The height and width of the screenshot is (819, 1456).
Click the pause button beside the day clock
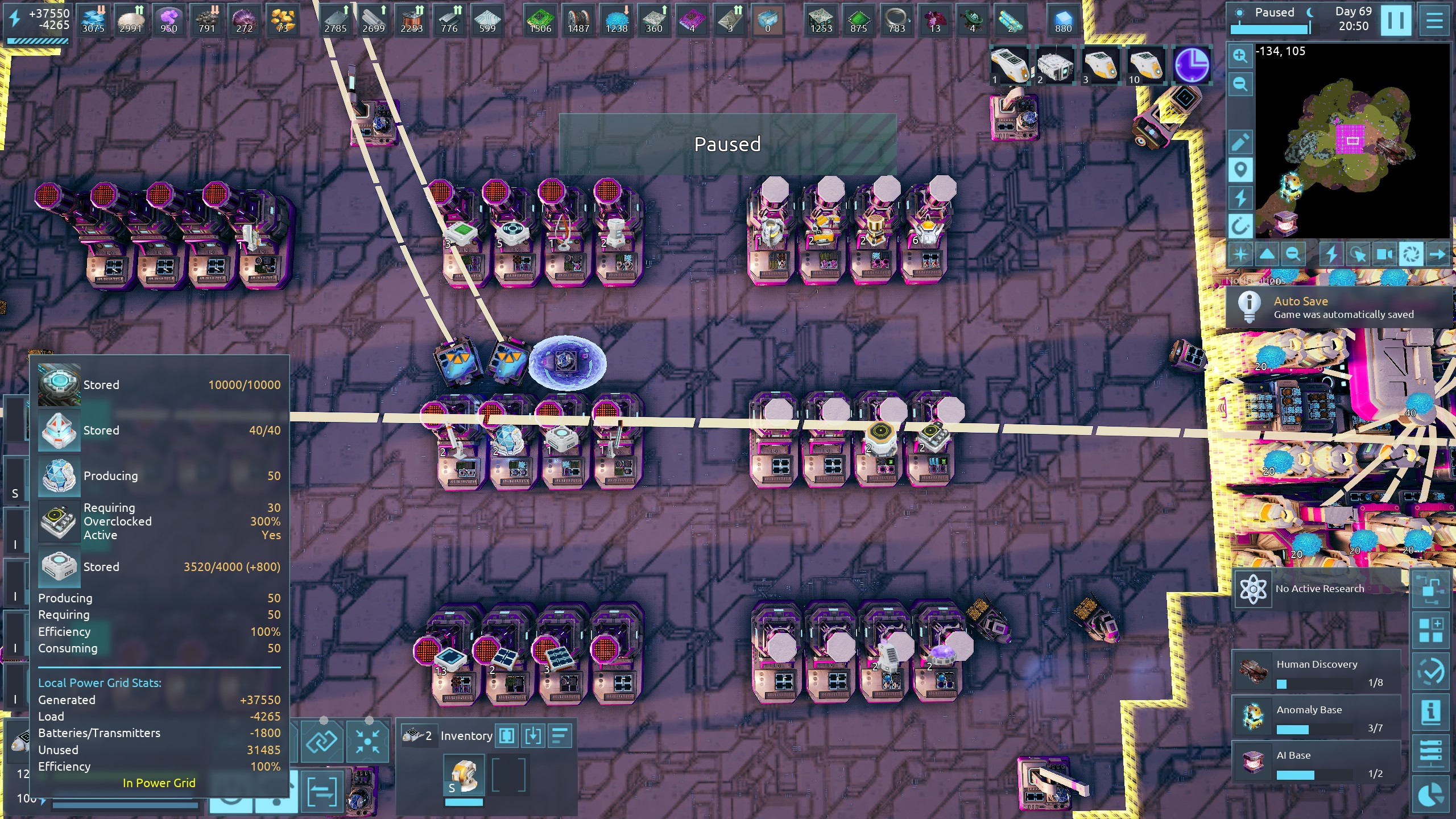click(1396, 20)
